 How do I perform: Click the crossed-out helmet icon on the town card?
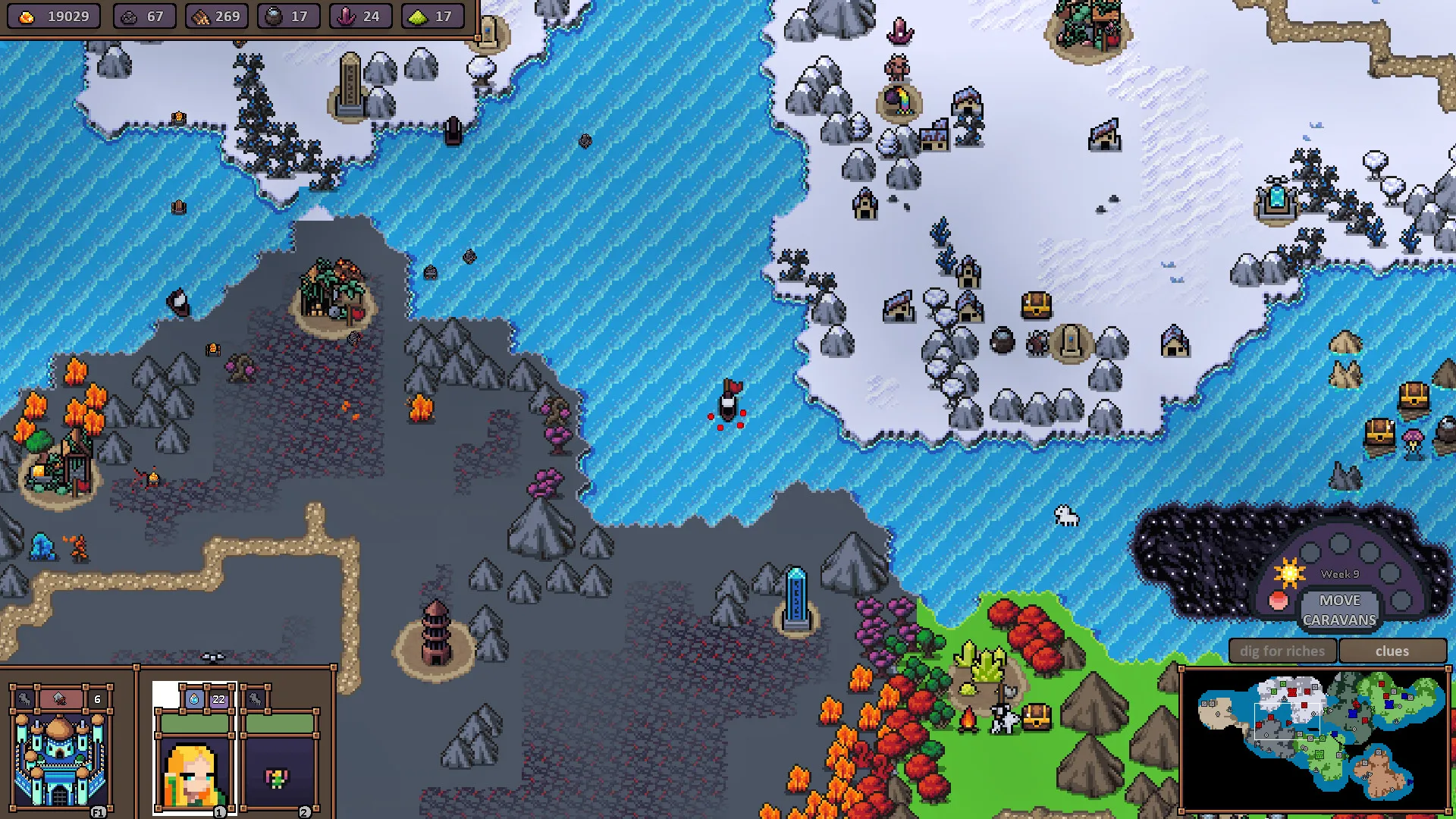[x=58, y=698]
